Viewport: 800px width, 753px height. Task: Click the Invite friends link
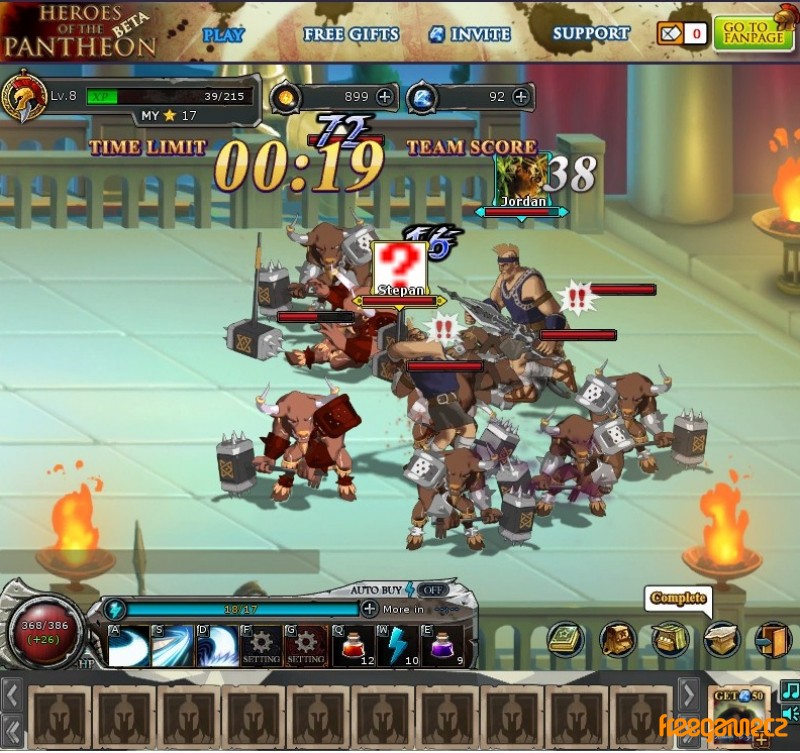point(470,34)
